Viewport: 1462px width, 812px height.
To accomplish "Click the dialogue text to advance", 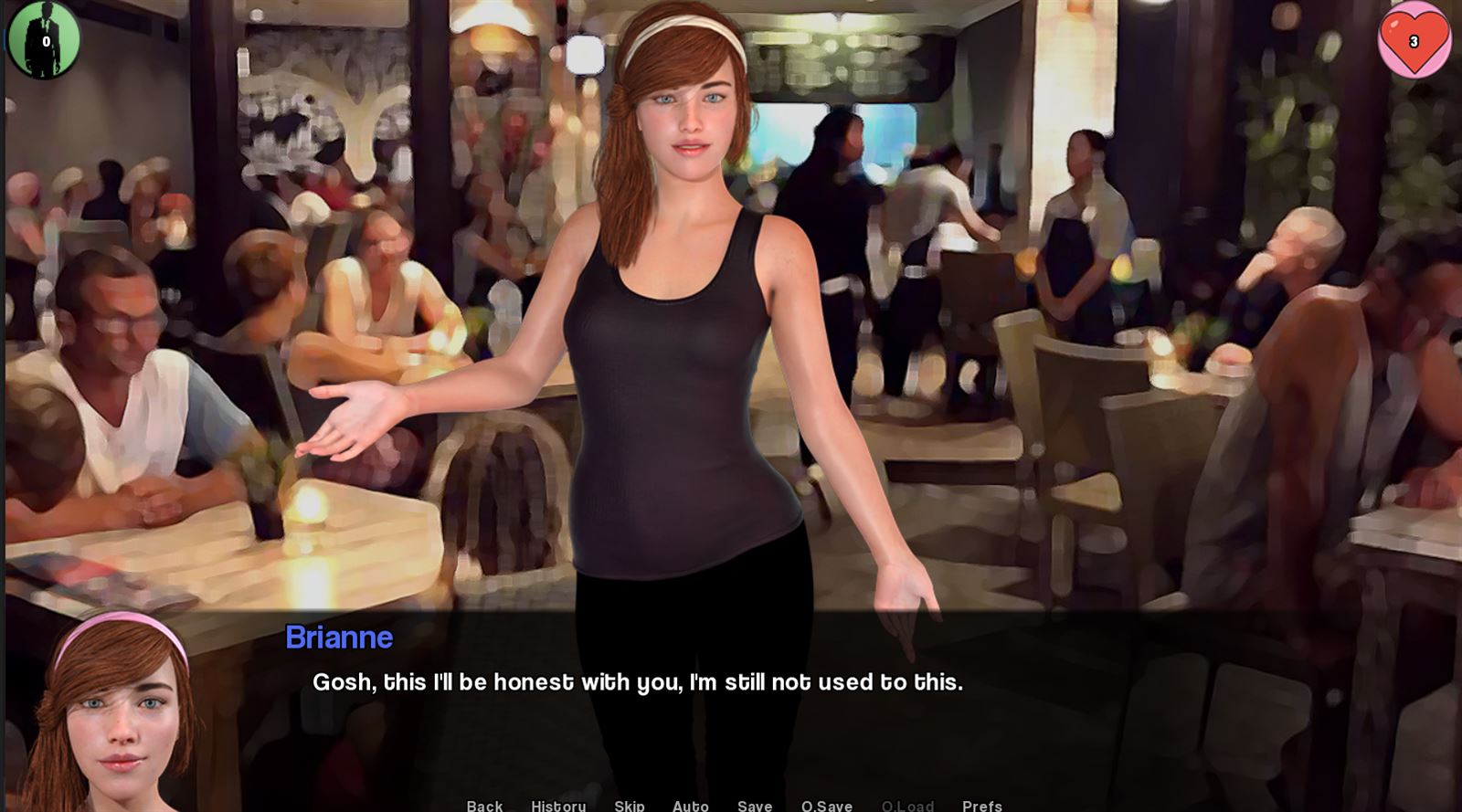I will tap(637, 680).
